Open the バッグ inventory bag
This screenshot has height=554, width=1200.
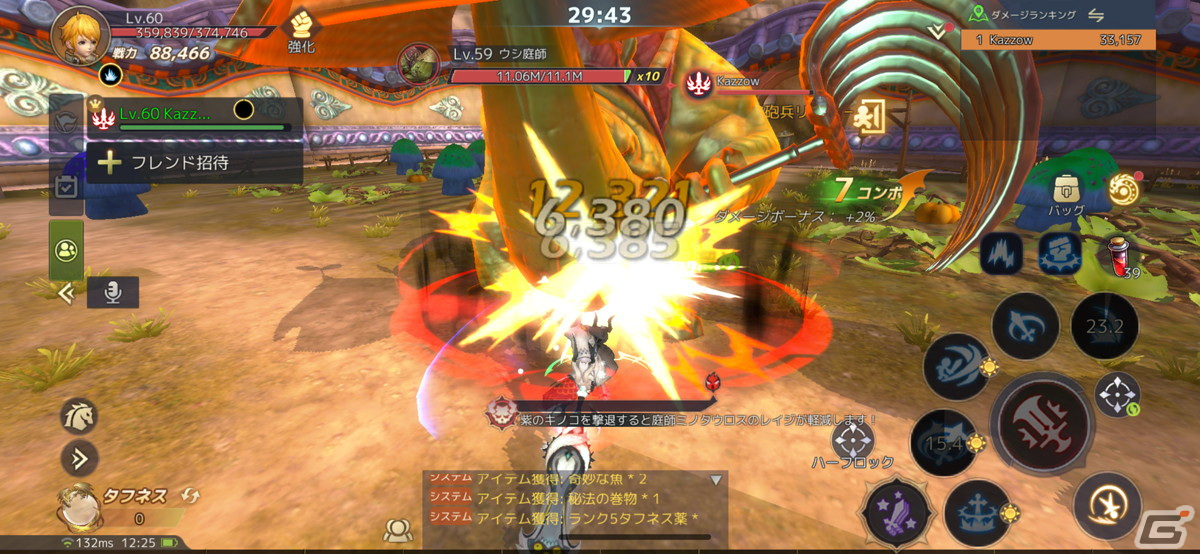point(1066,194)
